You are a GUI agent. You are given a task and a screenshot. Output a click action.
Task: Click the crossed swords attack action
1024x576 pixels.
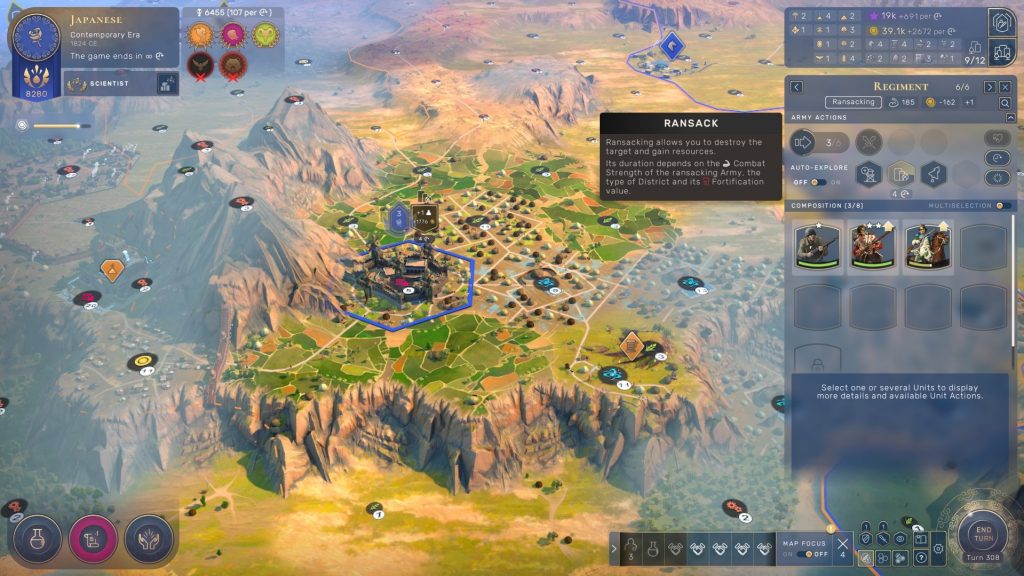click(870, 142)
